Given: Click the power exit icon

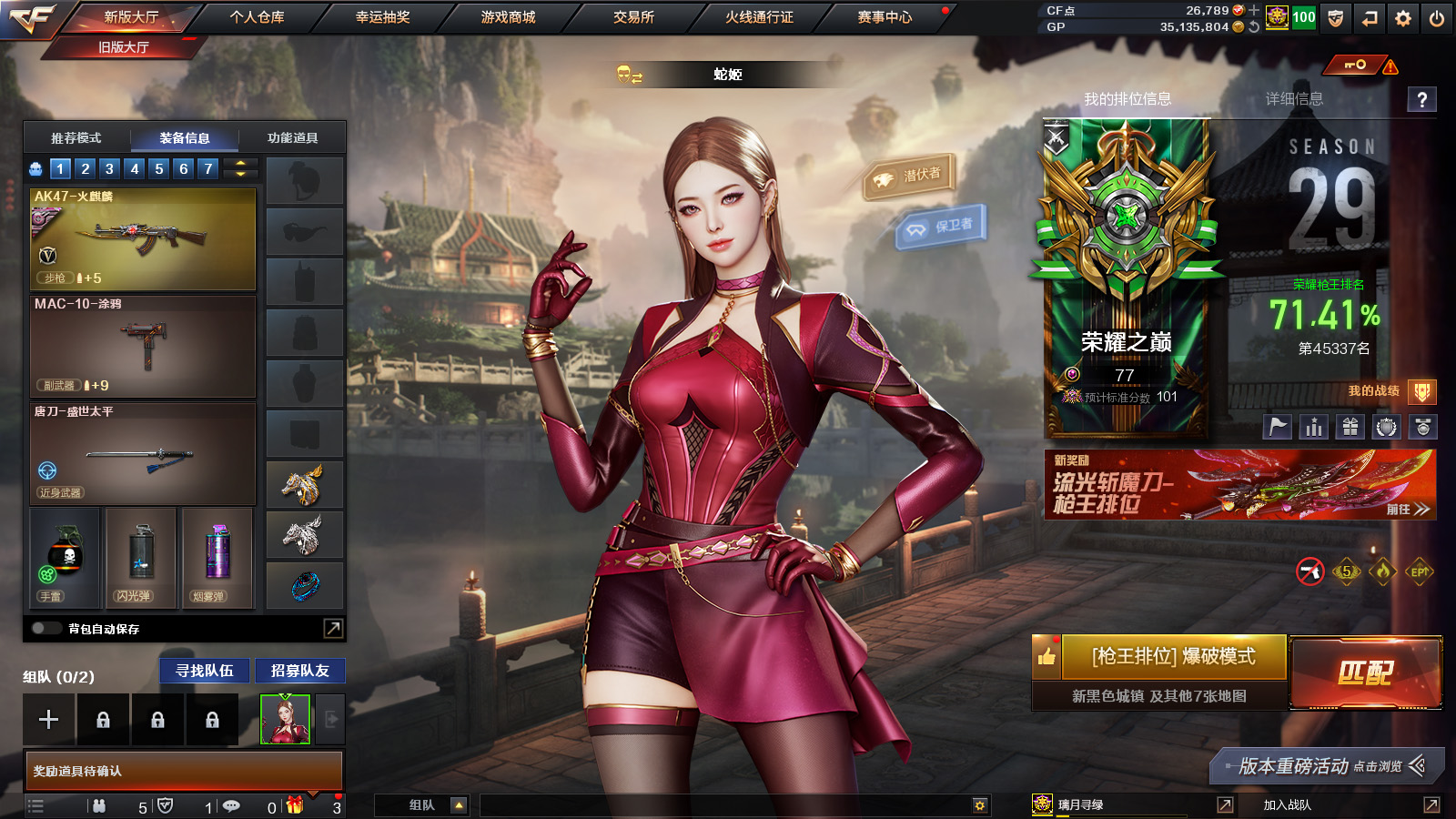Looking at the screenshot, I should click(1436, 18).
